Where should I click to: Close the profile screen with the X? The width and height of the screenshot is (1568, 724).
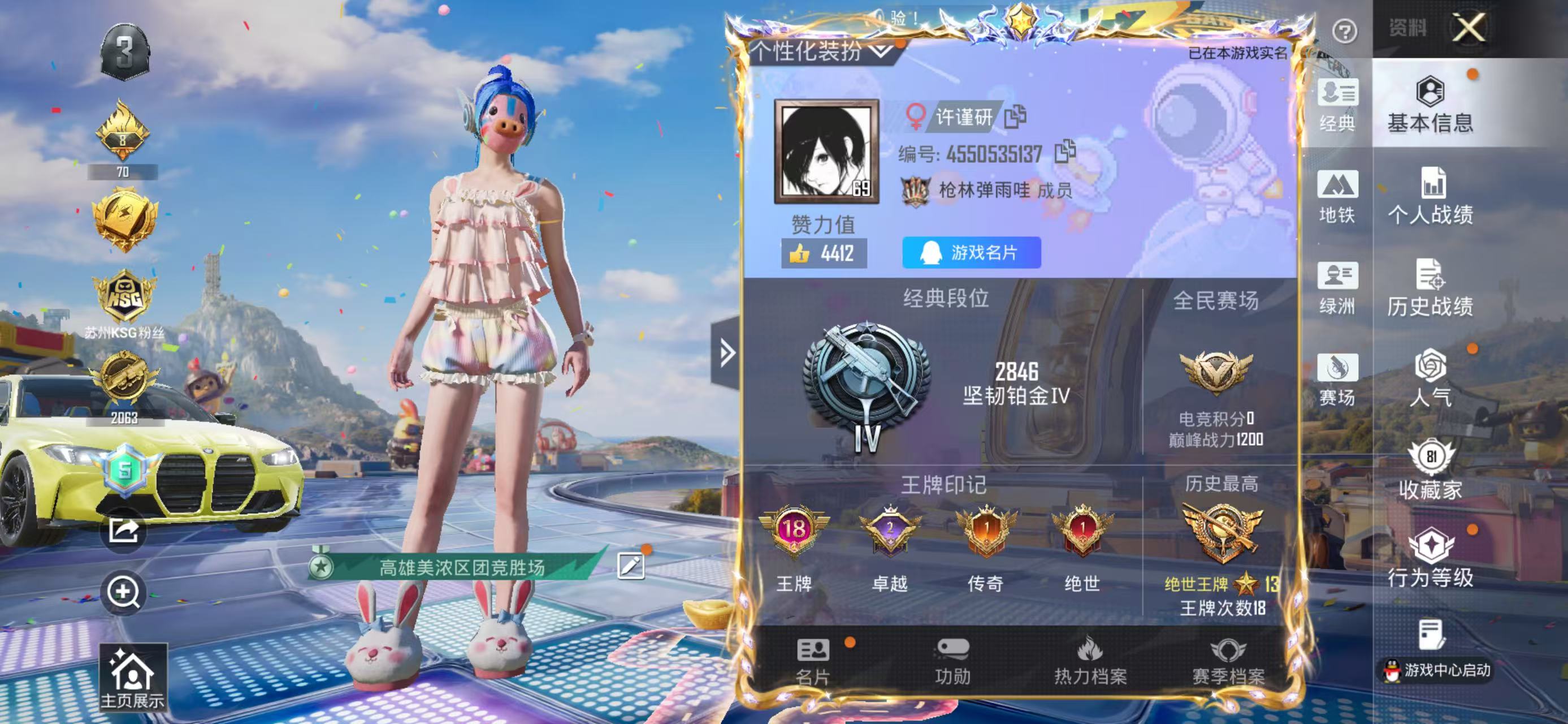coord(1469,28)
